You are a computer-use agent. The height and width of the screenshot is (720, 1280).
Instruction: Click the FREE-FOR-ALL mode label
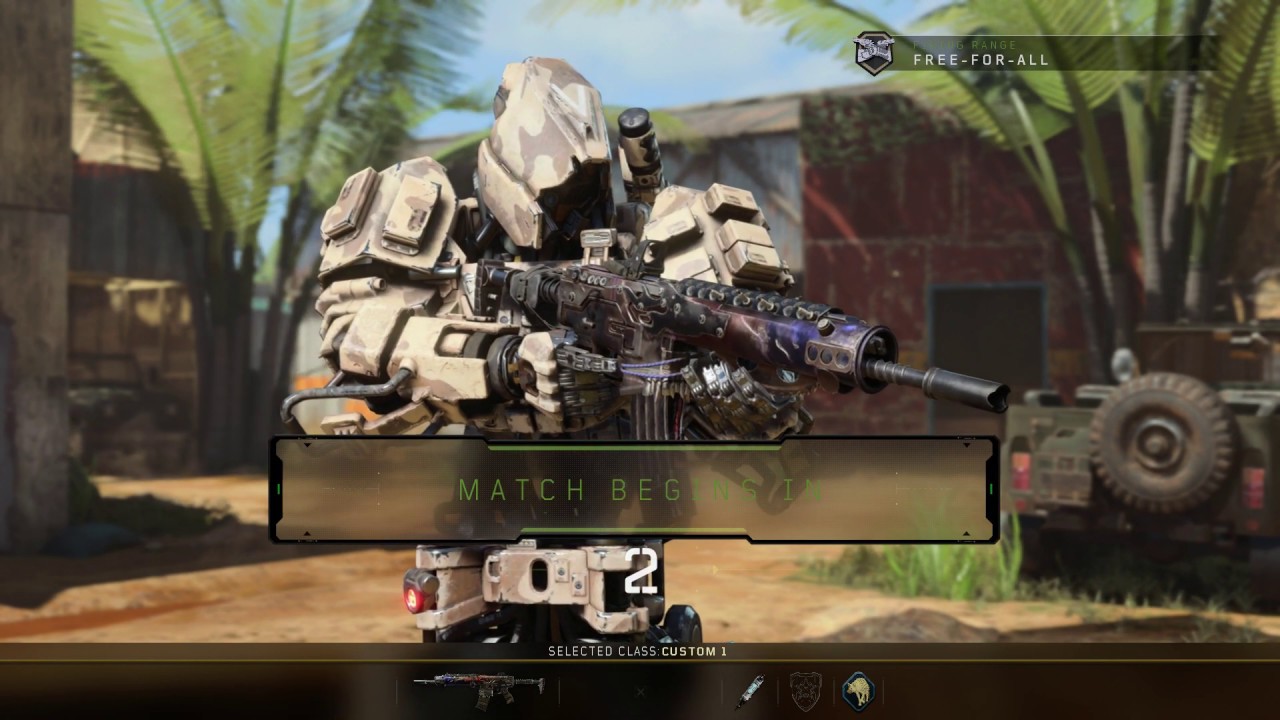tap(983, 59)
